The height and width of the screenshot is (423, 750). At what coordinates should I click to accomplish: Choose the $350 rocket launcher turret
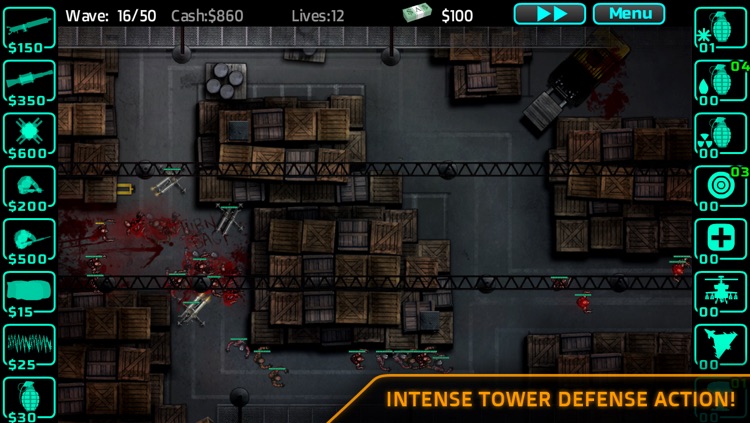pyautogui.click(x=29, y=81)
